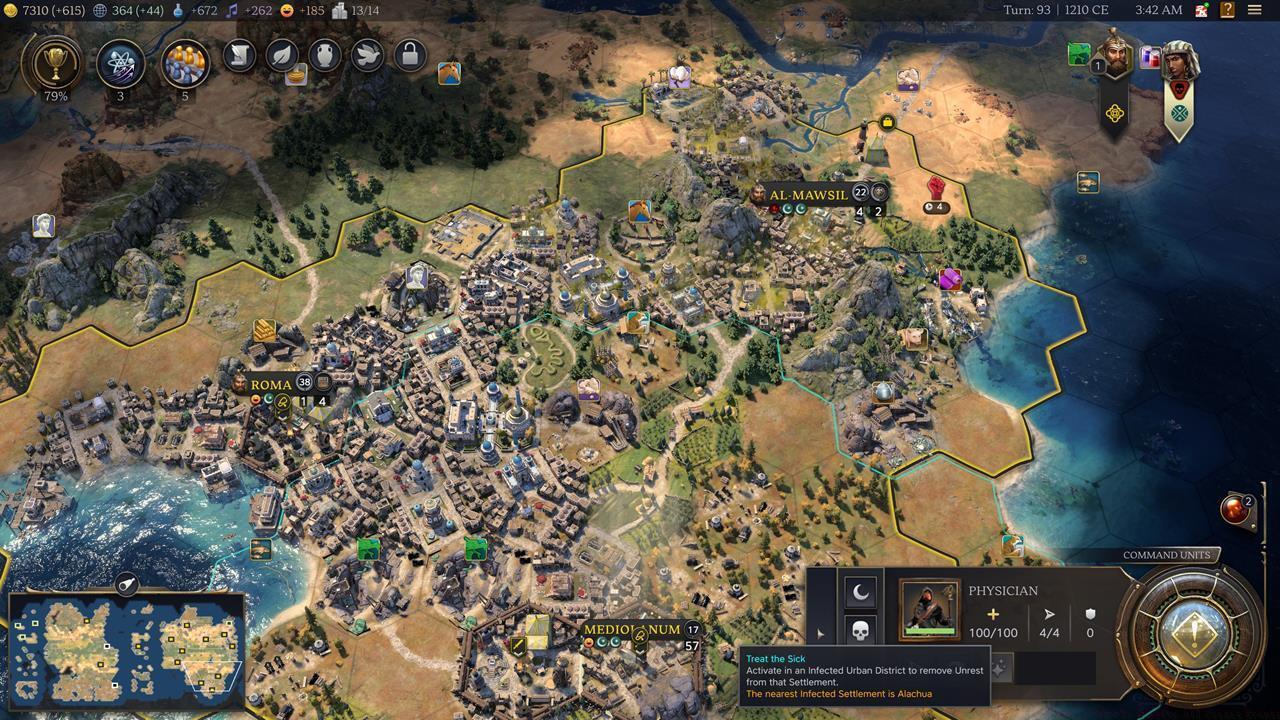Screen dimensions: 1280x720
Task: Open the laws screen via the scroll icon
Action: coord(238,55)
